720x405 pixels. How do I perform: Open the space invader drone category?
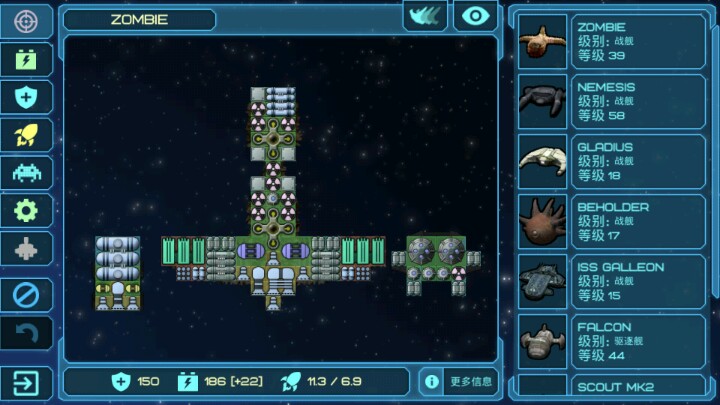(x=26, y=172)
